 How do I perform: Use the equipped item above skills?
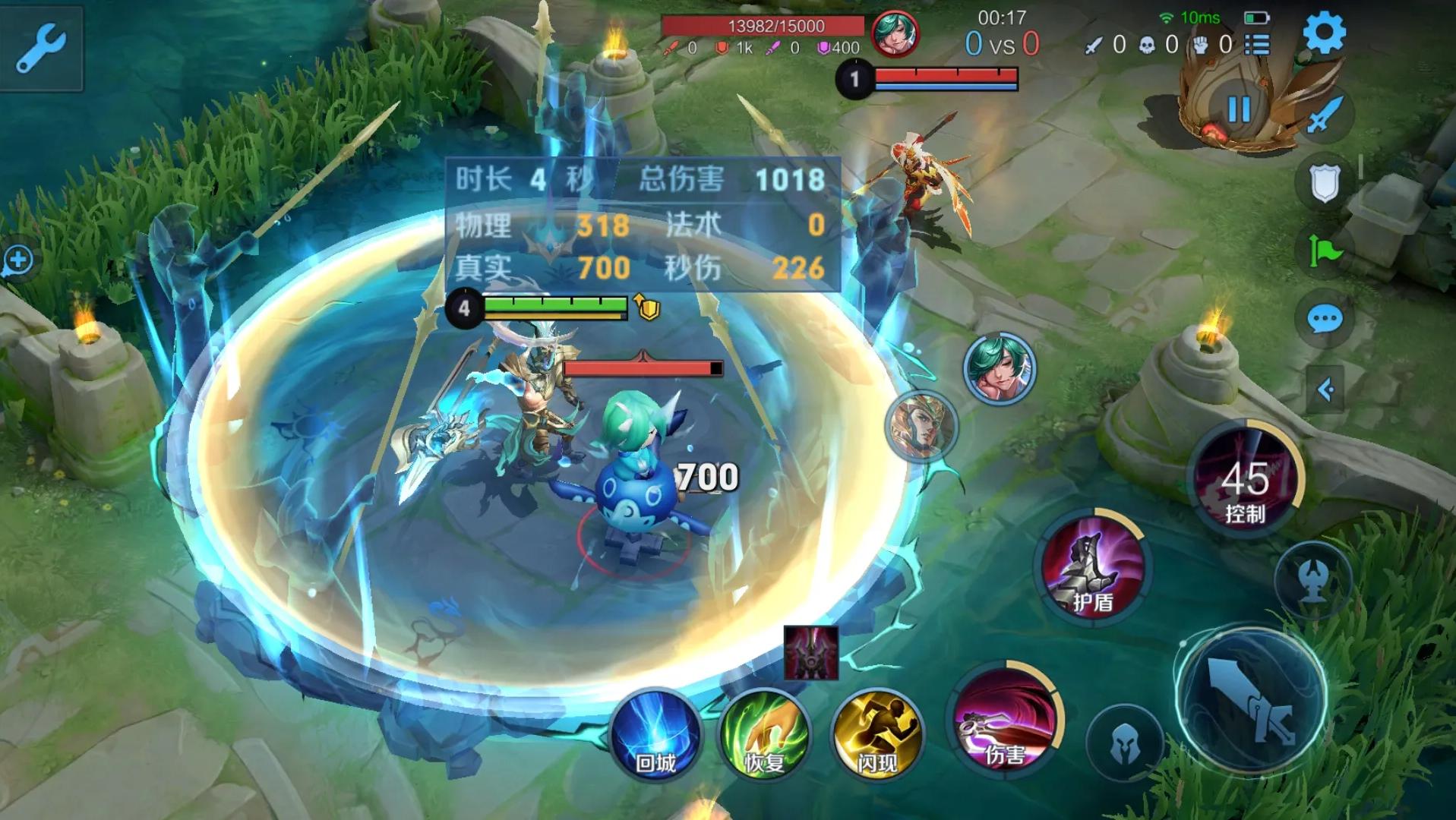tap(810, 652)
